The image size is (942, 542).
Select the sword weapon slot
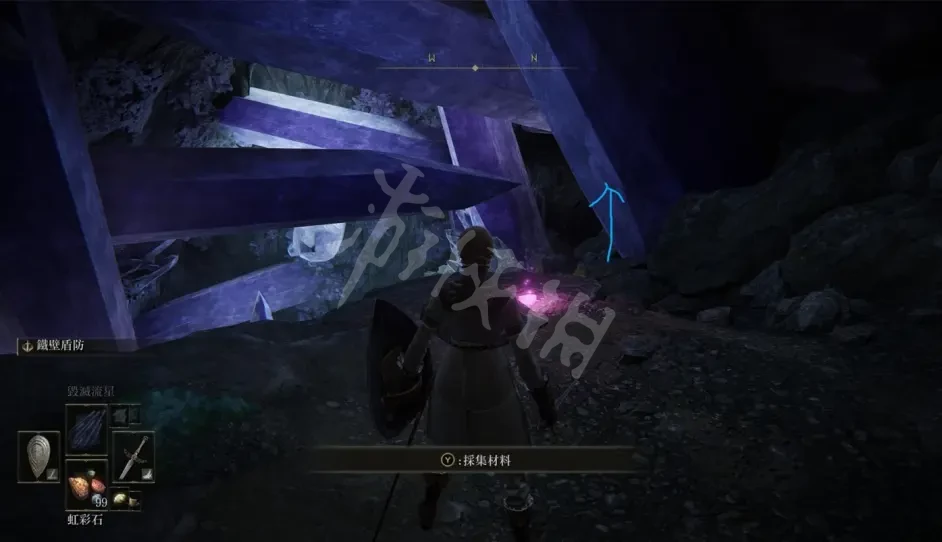pos(131,456)
